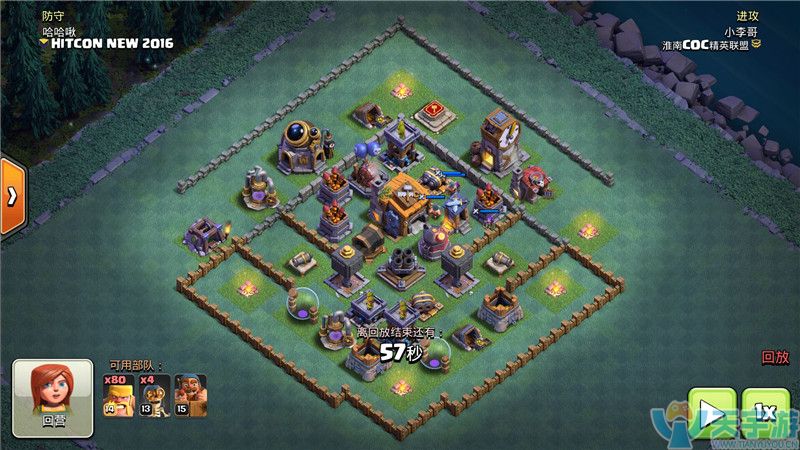Screen dimensions: 800x450
Task: Select the Barbarian x80 troop icon
Action: [117, 395]
